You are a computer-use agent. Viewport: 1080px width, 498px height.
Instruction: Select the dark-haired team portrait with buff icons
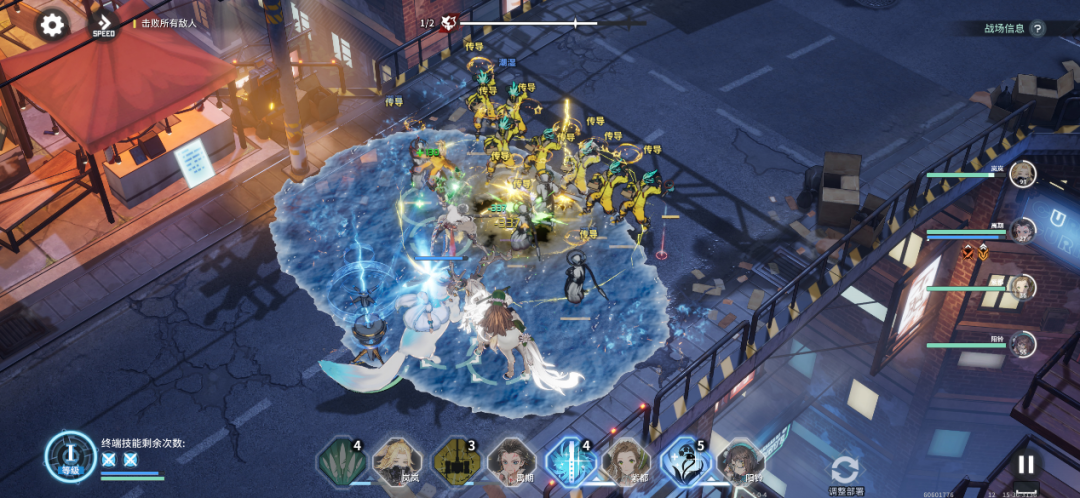click(x=1022, y=230)
